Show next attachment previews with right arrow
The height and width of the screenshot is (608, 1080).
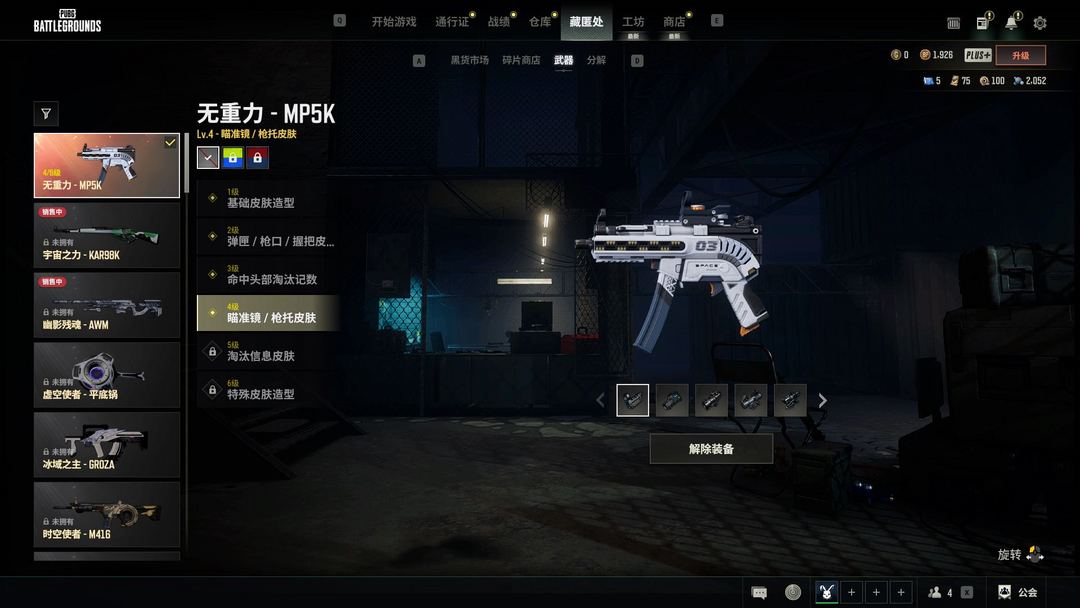tap(823, 400)
